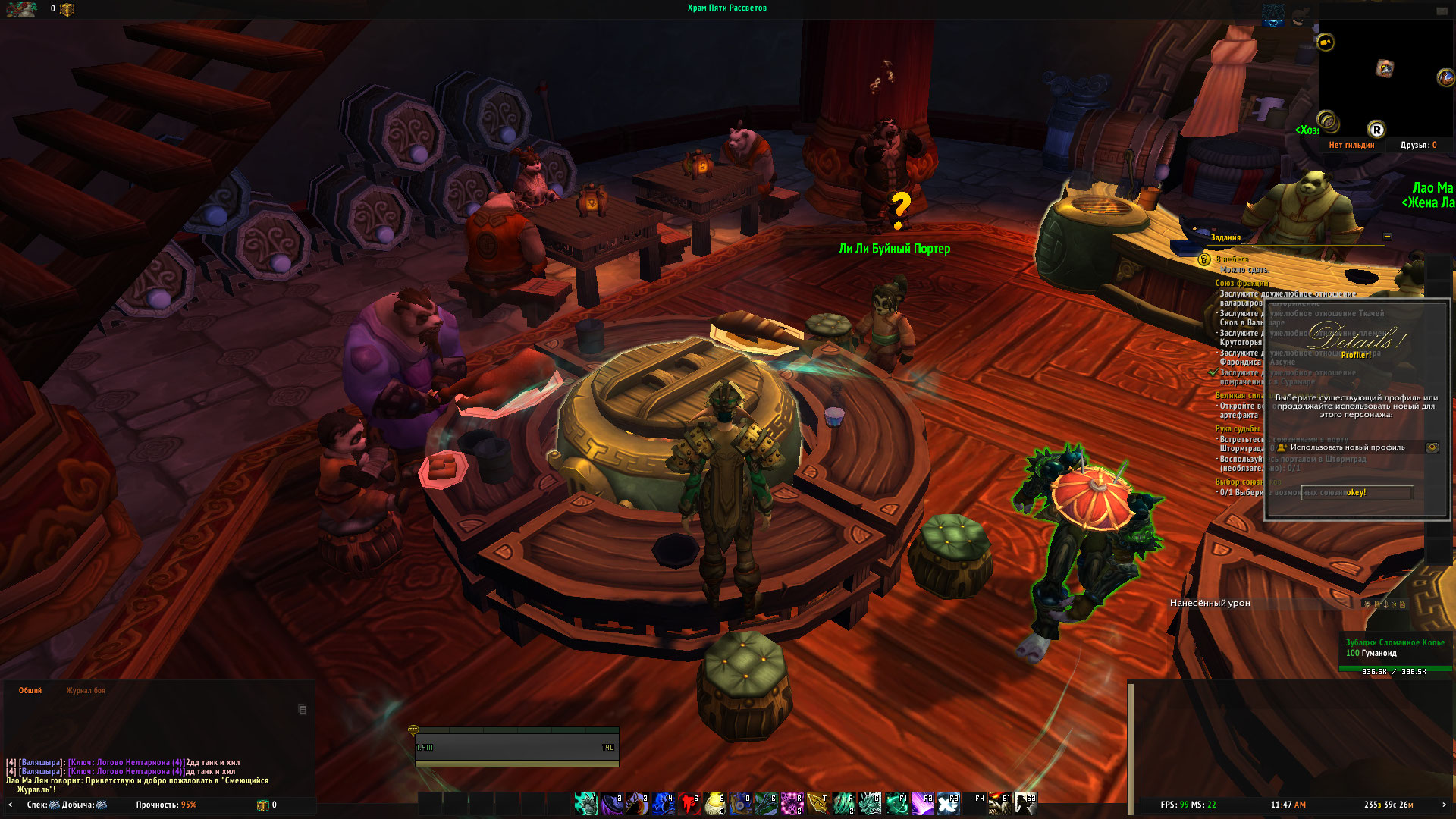
Task: Open the Журнал боя combat log tab
Action: [x=86, y=691]
